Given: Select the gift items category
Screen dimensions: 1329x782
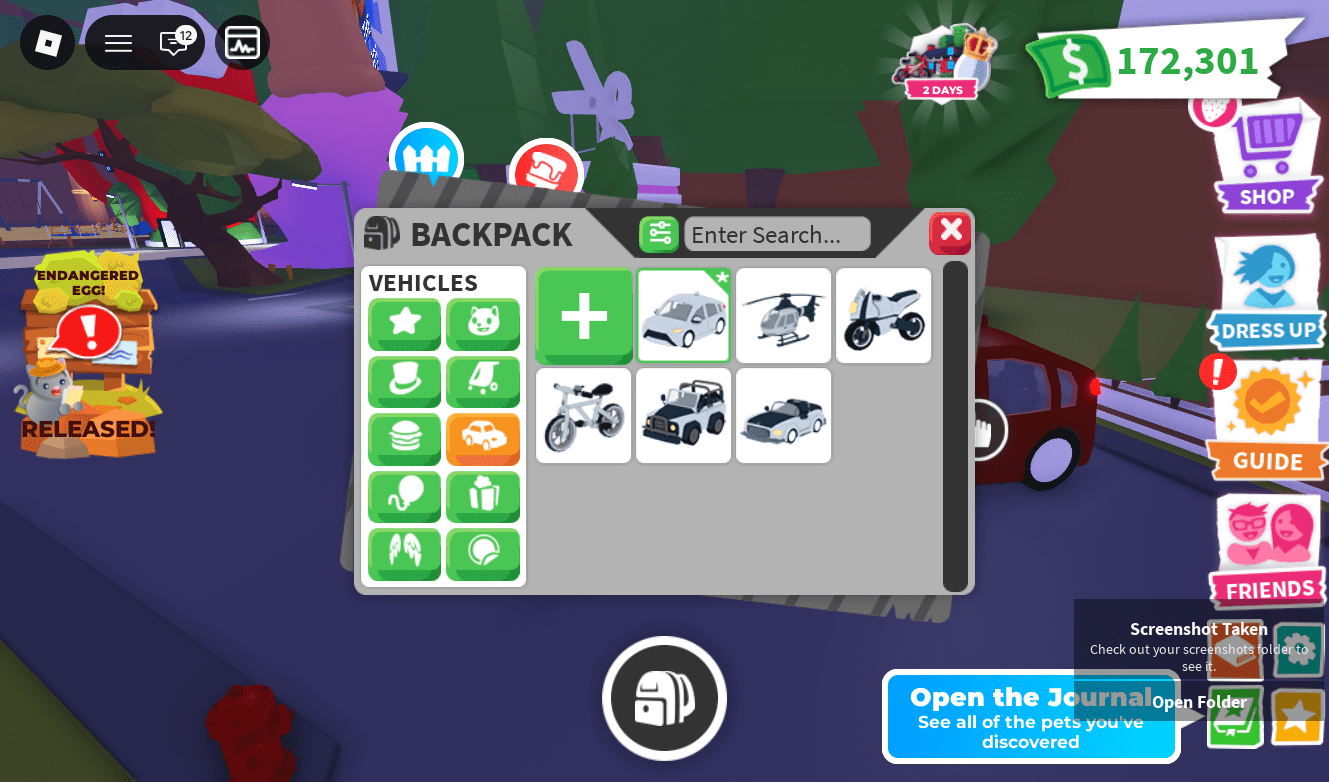Looking at the screenshot, I should (483, 497).
